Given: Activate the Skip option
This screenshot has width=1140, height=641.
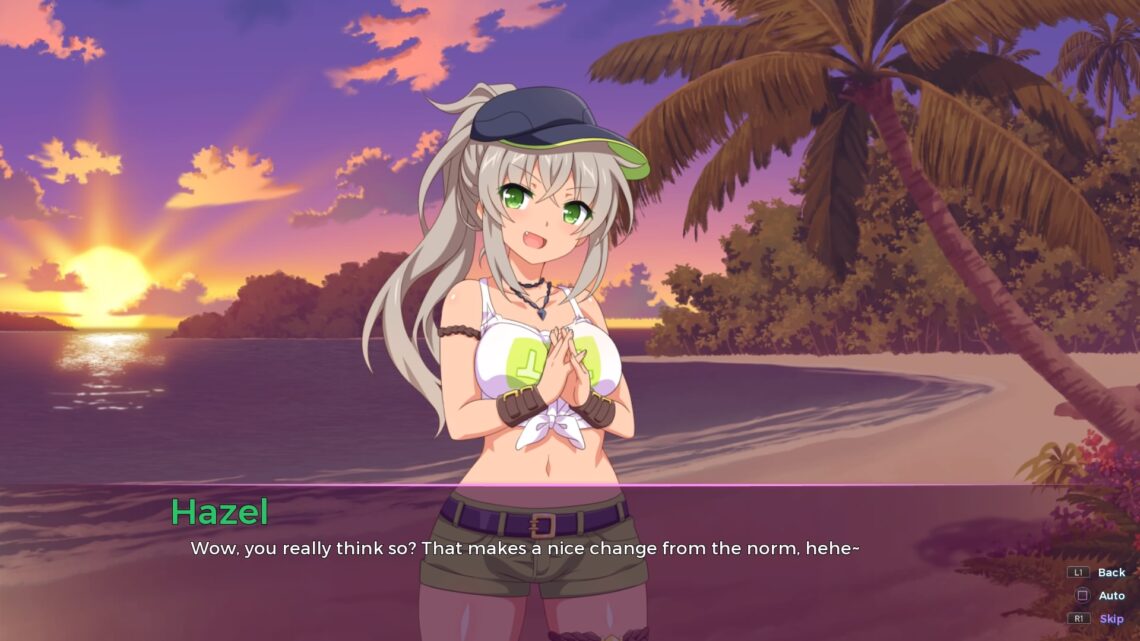Looking at the screenshot, I should [x=1111, y=619].
